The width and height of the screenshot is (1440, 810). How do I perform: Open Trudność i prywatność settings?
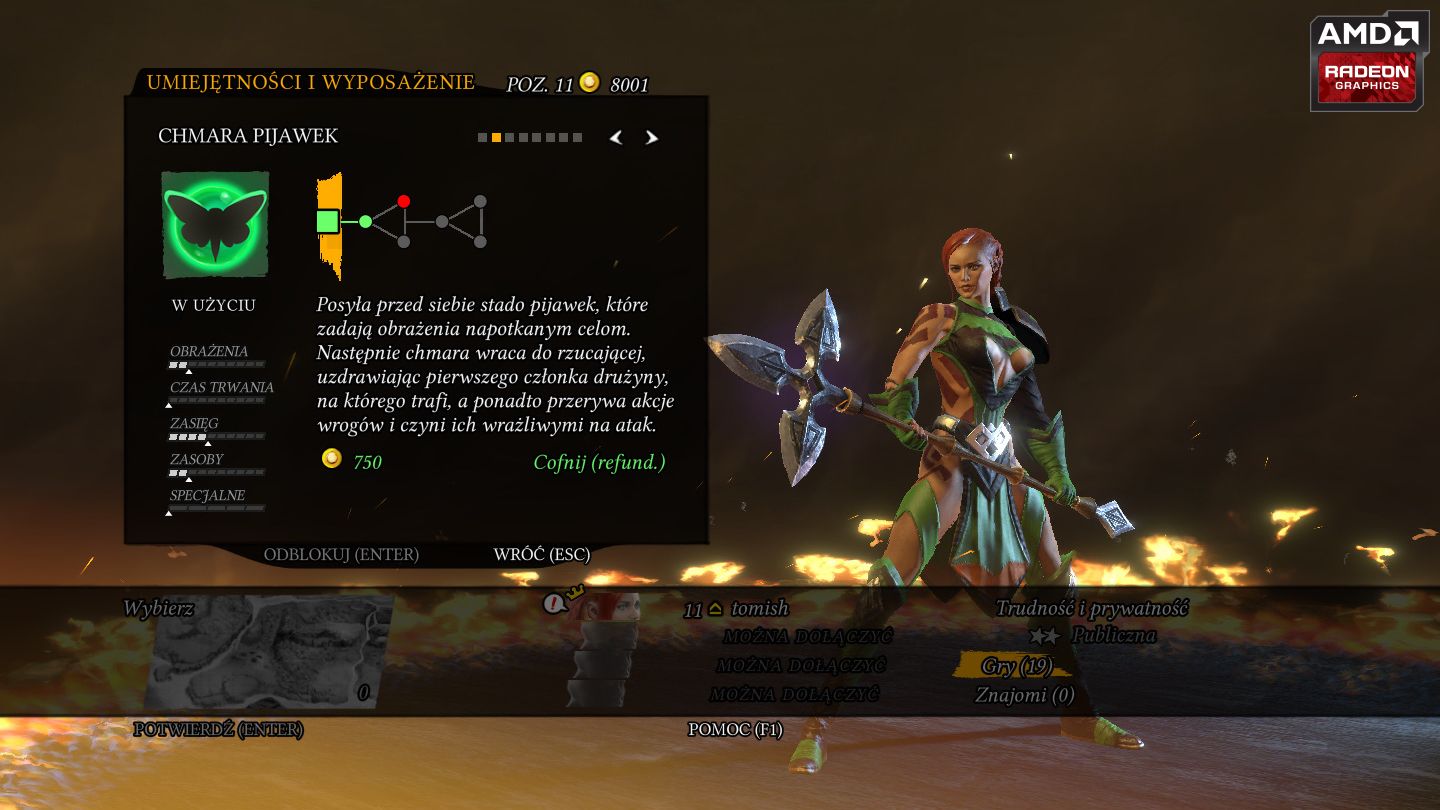coord(1091,608)
